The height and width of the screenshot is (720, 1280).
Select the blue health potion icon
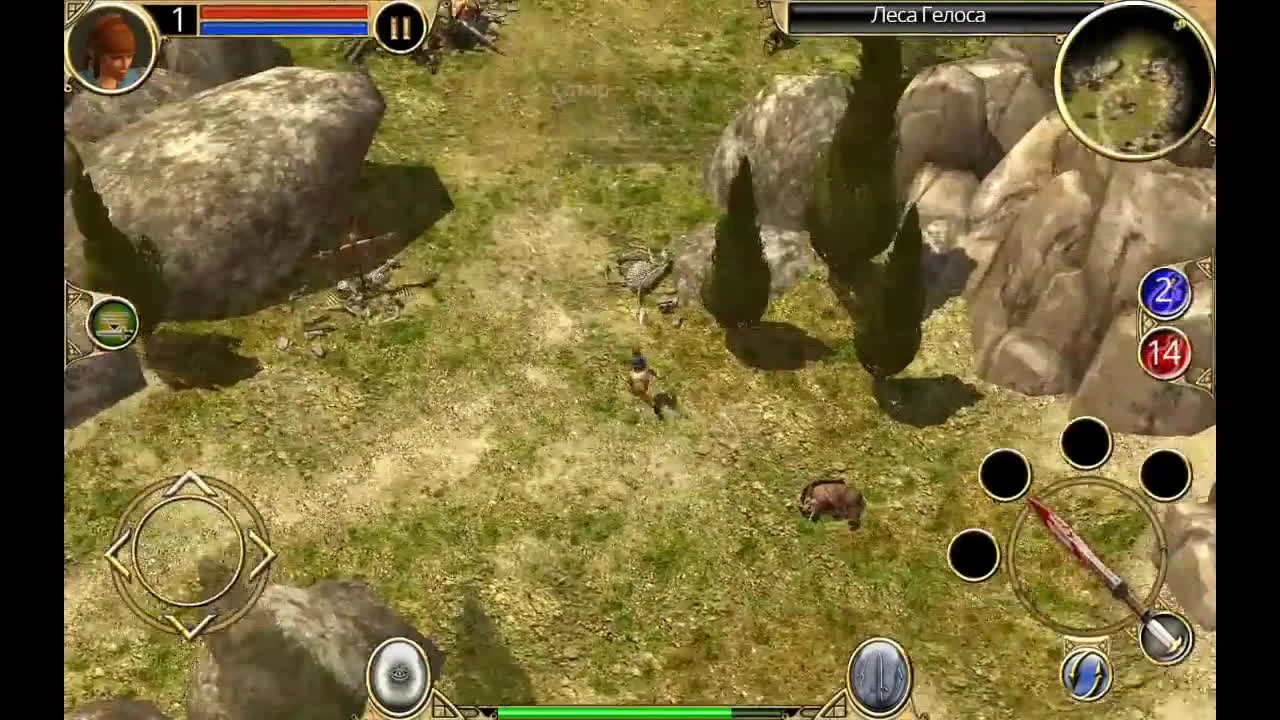pos(1164,291)
